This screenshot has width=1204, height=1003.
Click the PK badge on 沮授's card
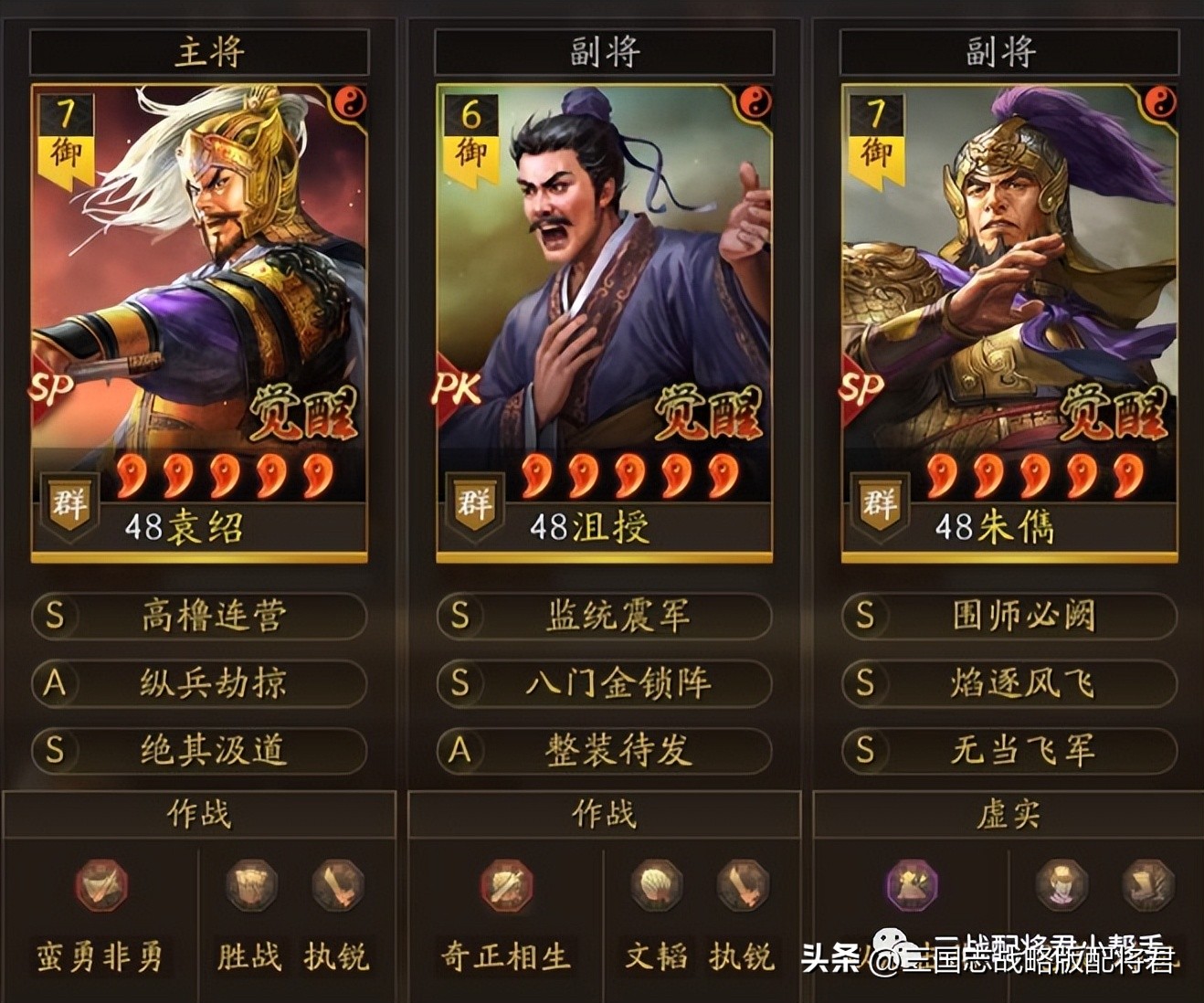point(455,390)
